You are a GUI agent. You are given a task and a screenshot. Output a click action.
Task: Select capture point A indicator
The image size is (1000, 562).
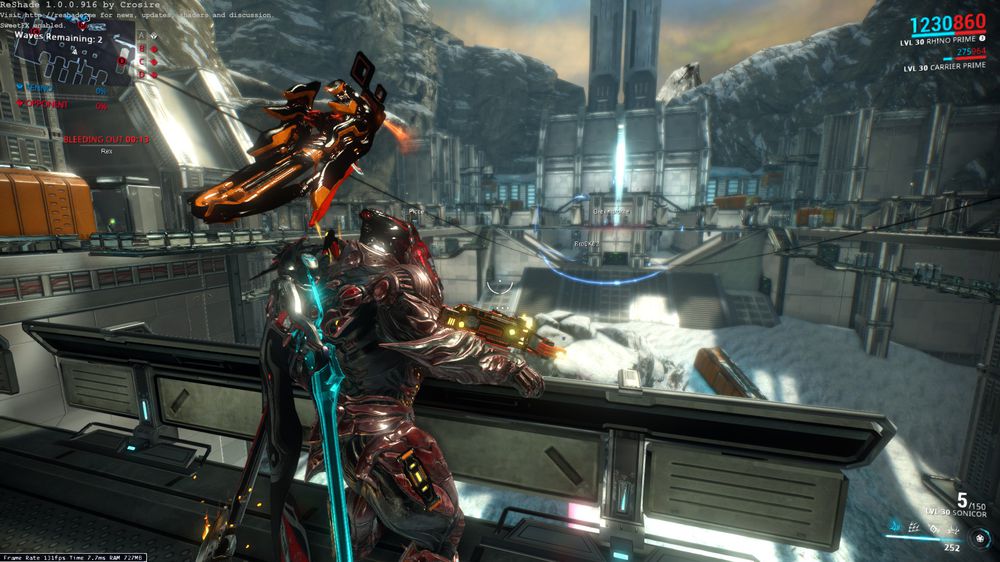point(142,35)
